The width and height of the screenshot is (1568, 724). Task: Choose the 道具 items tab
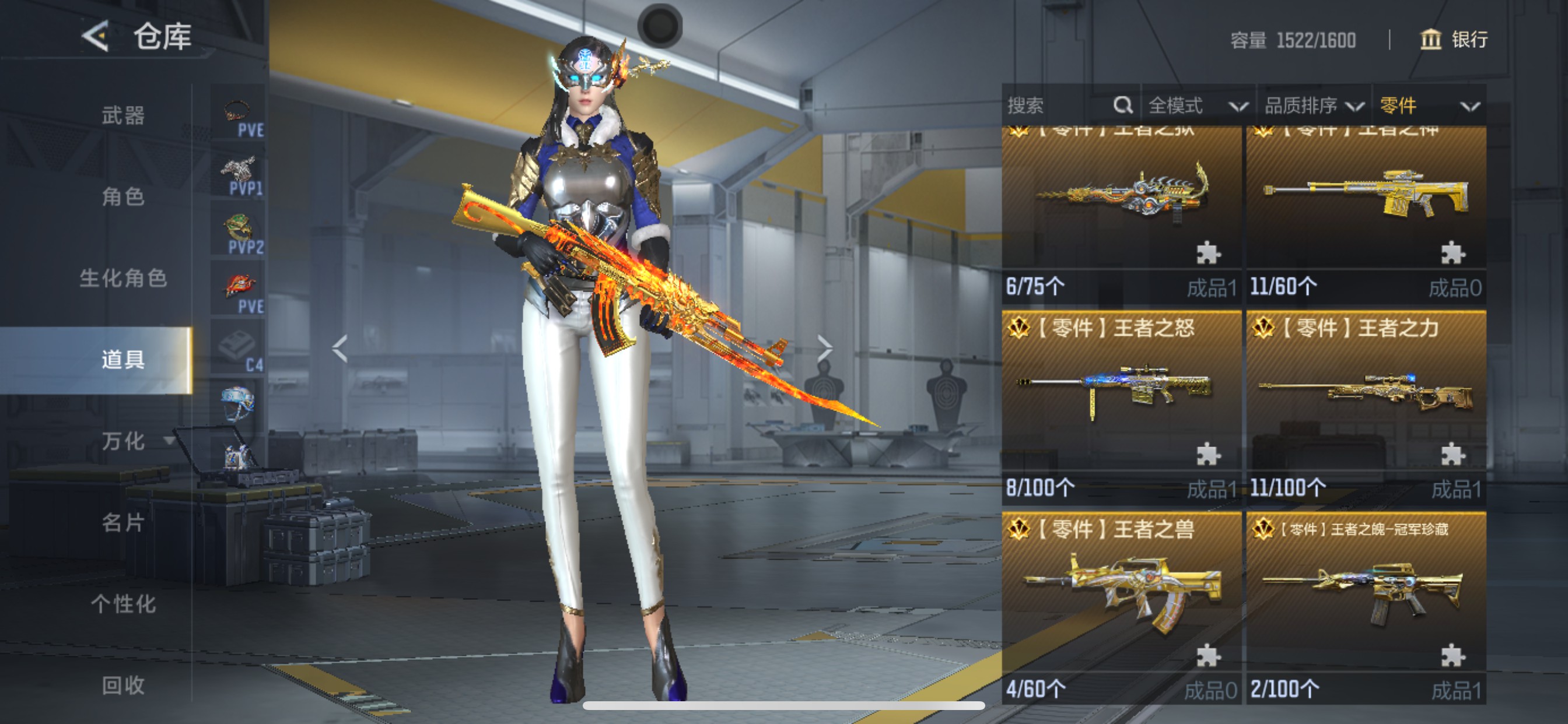(123, 360)
